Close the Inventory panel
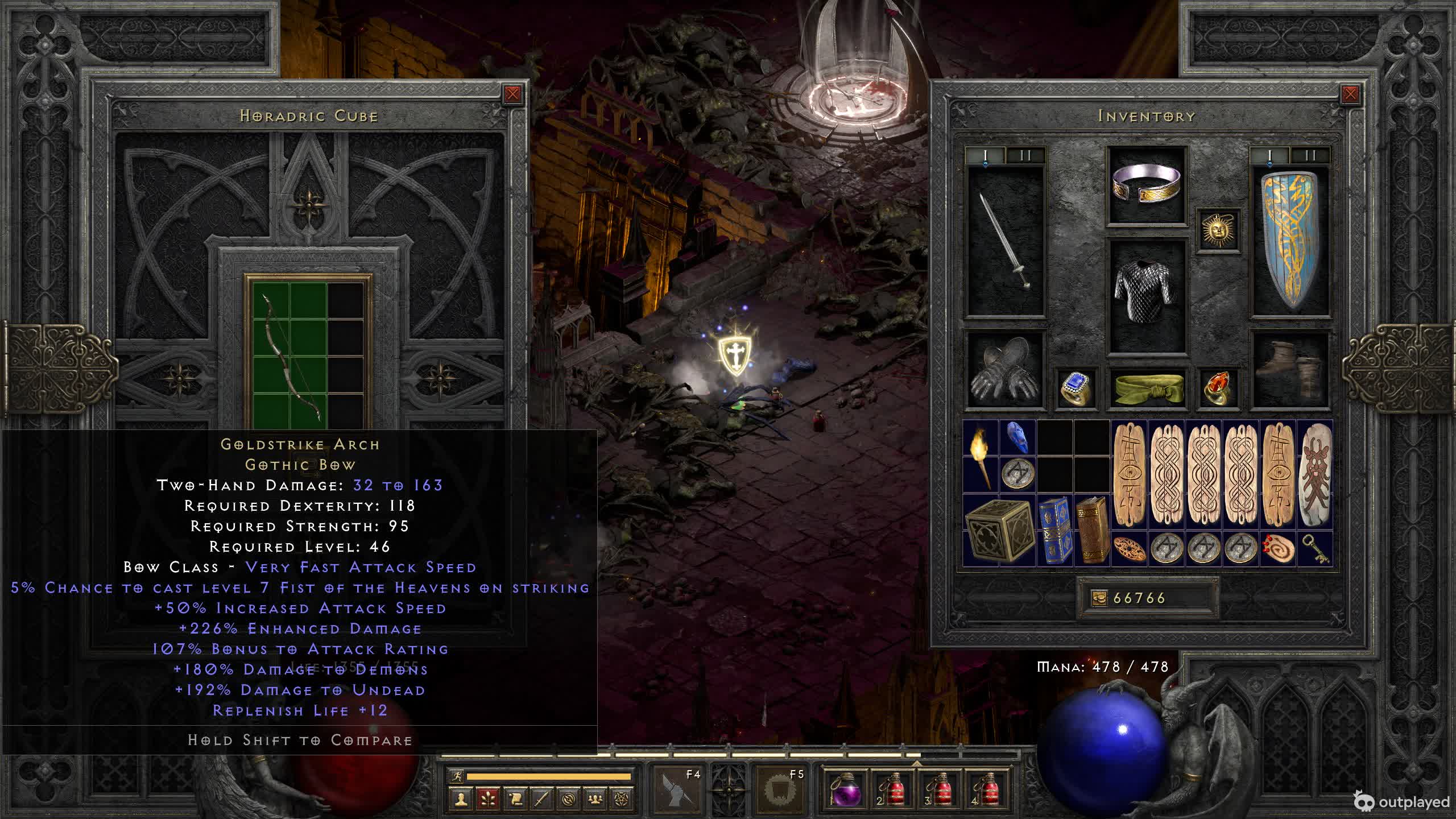The height and width of the screenshot is (819, 1456). click(1350, 94)
